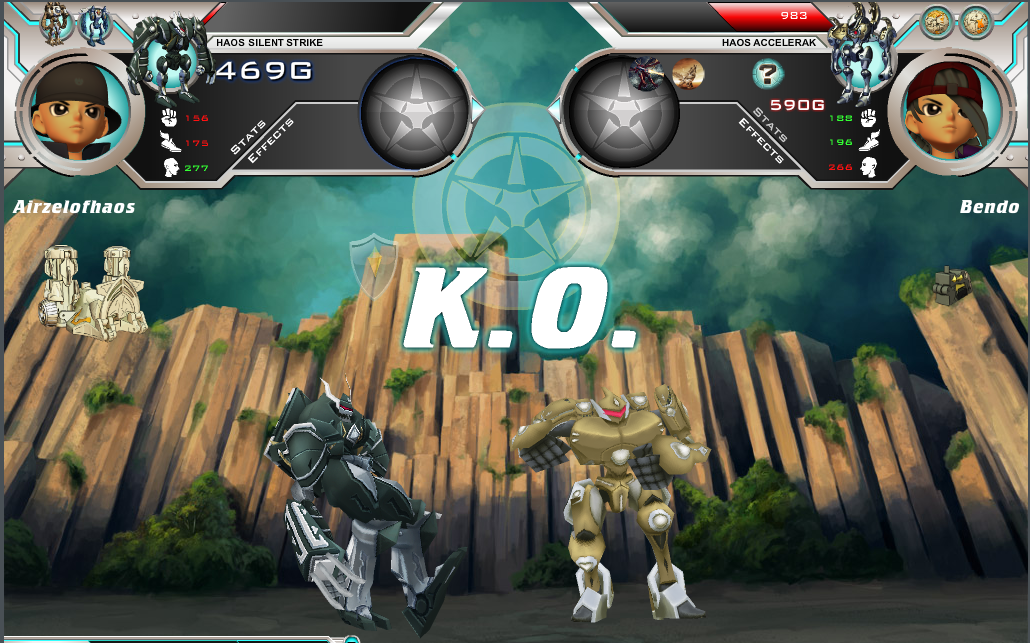Select the dark battle gear under Bendo's name
Viewport: 1030px width, 643px height.
click(951, 286)
